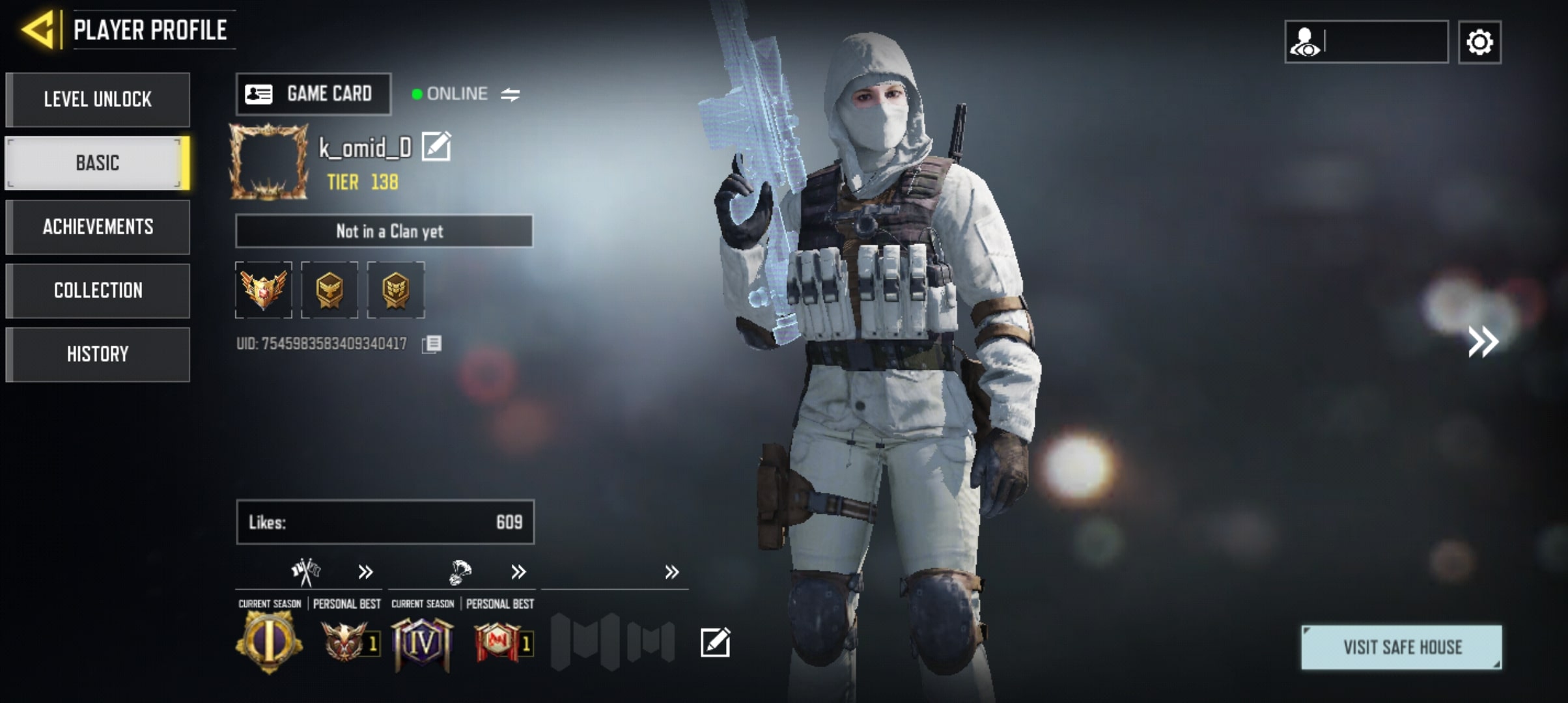The height and width of the screenshot is (703, 1568).
Task: Visit the Safe House
Action: (x=1401, y=647)
